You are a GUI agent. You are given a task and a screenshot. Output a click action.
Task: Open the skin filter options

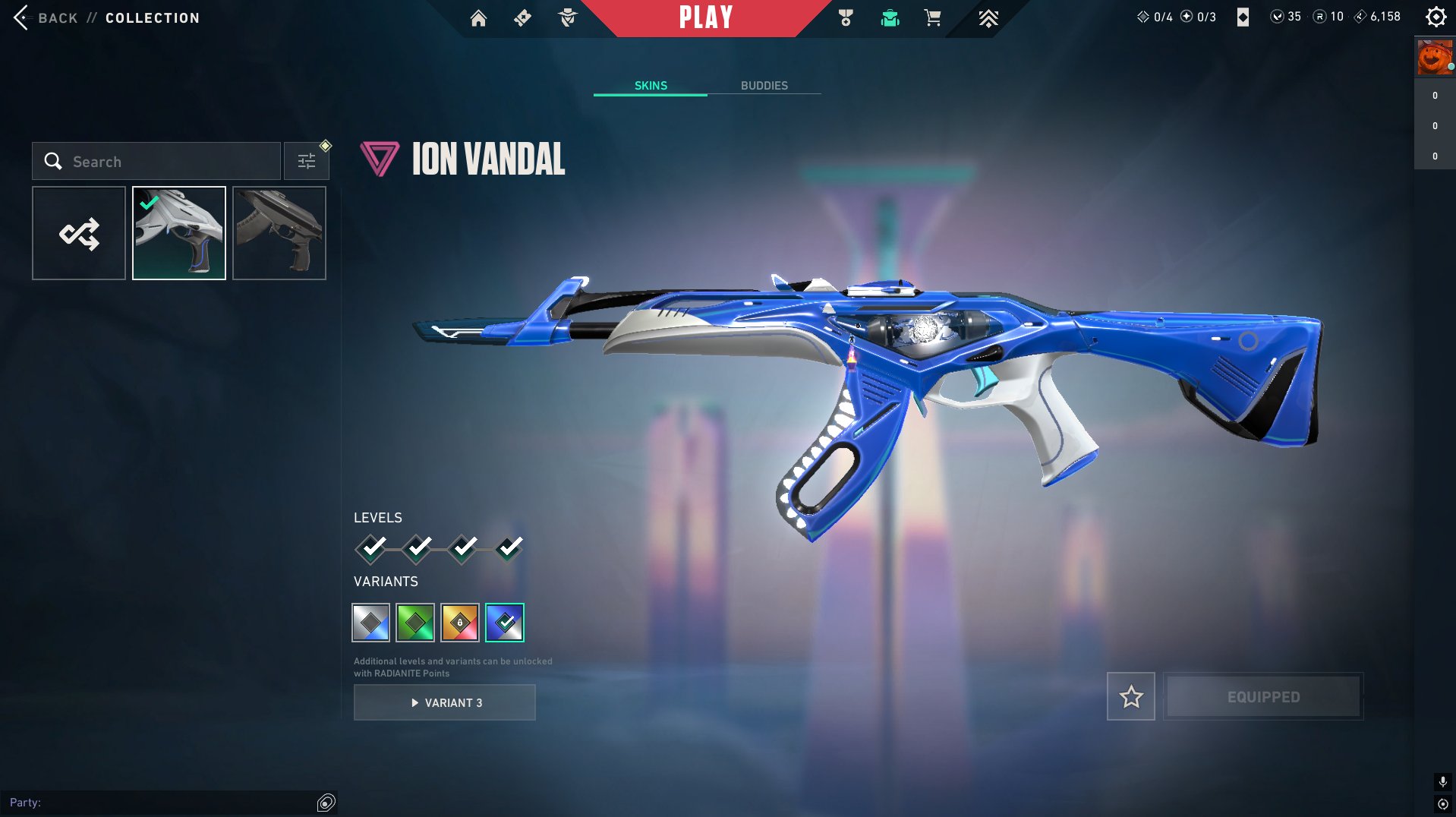(307, 161)
